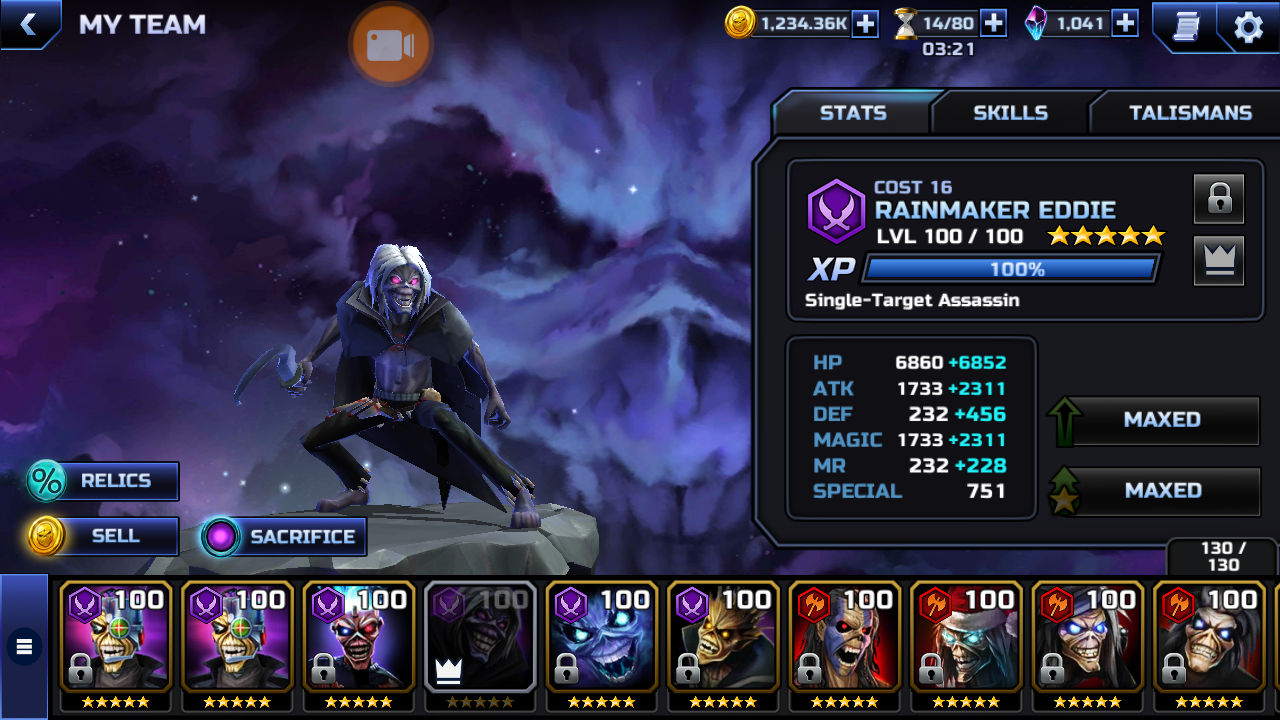The width and height of the screenshot is (1280, 720).
Task: Tap the orange screen record button
Action: (x=390, y=44)
